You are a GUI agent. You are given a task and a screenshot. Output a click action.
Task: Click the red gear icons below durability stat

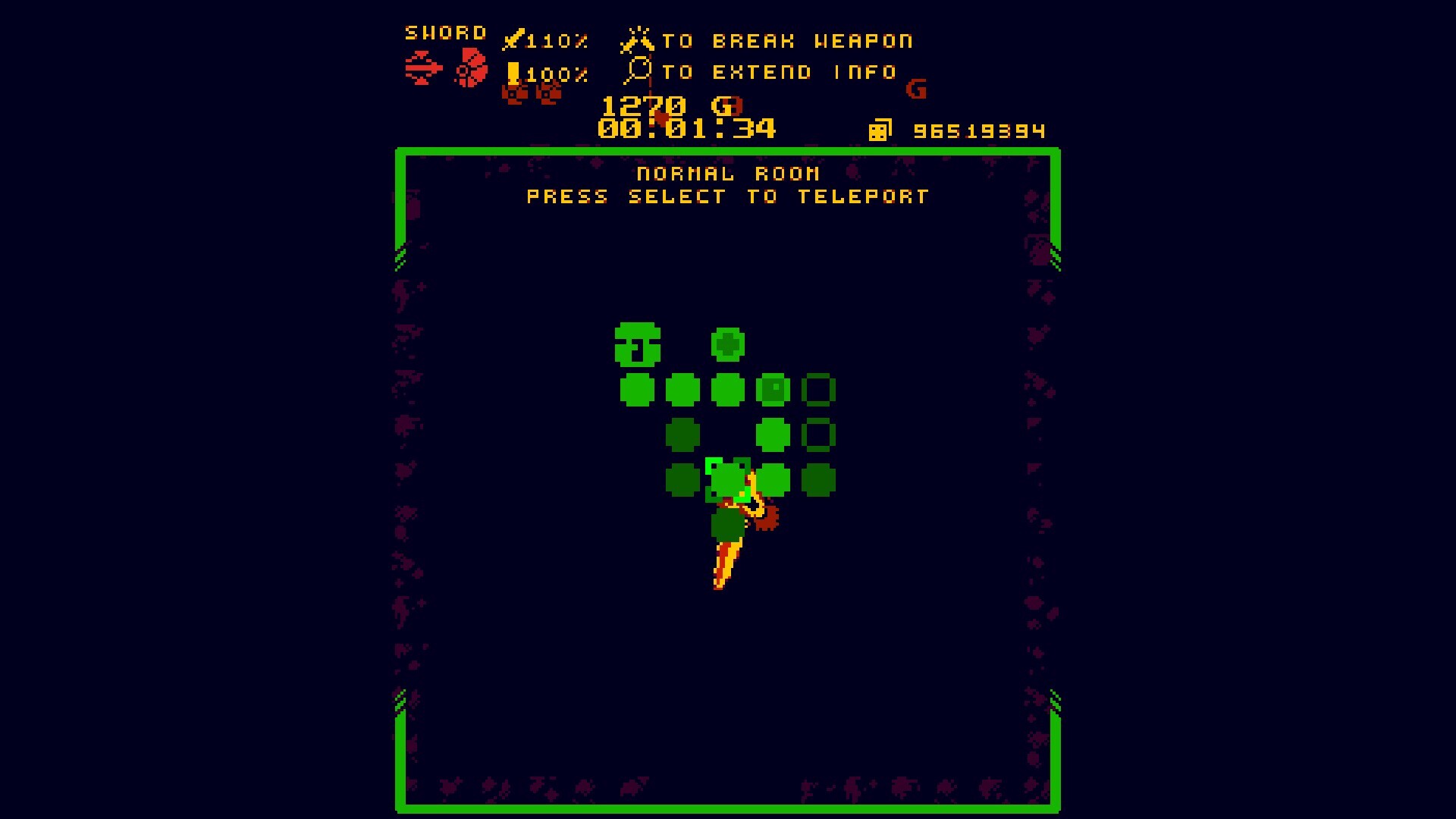(x=531, y=94)
